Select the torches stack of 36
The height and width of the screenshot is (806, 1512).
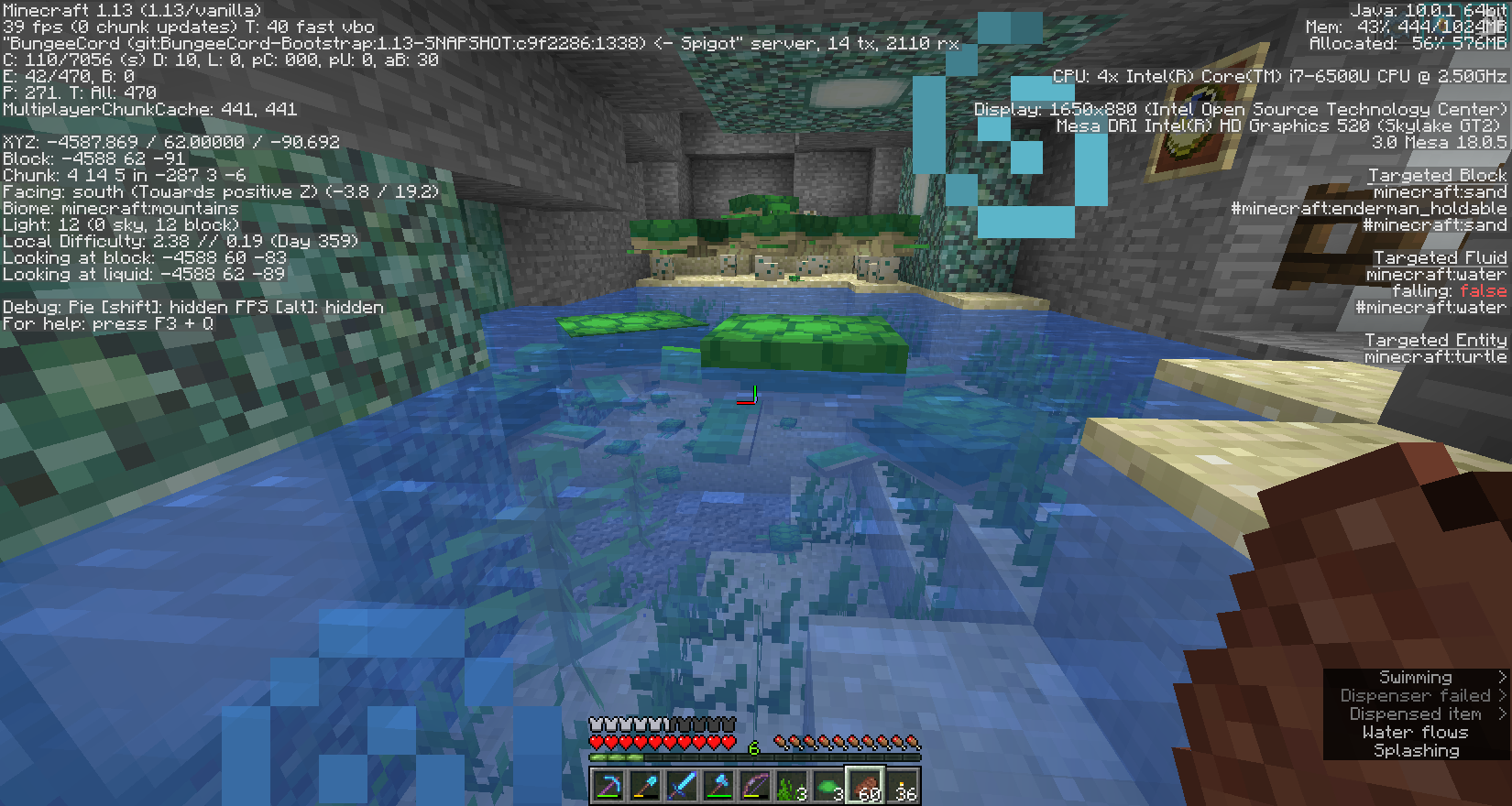coord(904,785)
